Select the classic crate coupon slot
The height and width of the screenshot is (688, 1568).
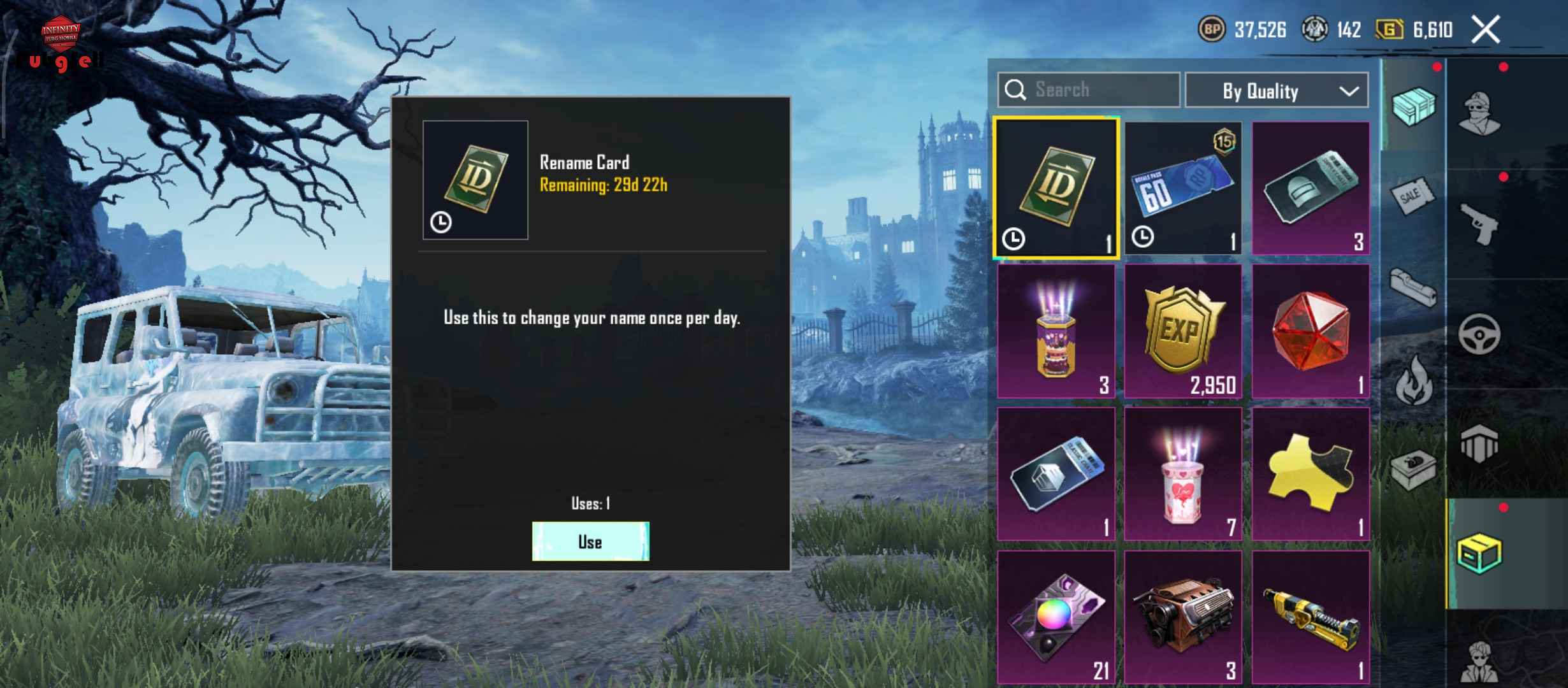click(1056, 474)
